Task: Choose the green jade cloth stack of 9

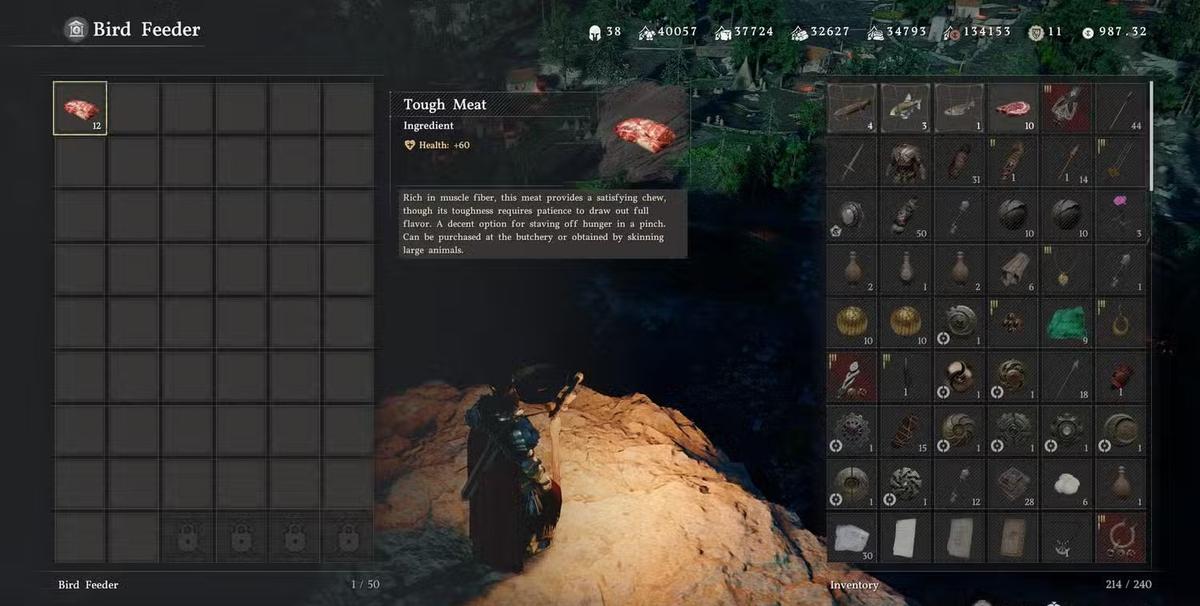Action: click(1067, 324)
